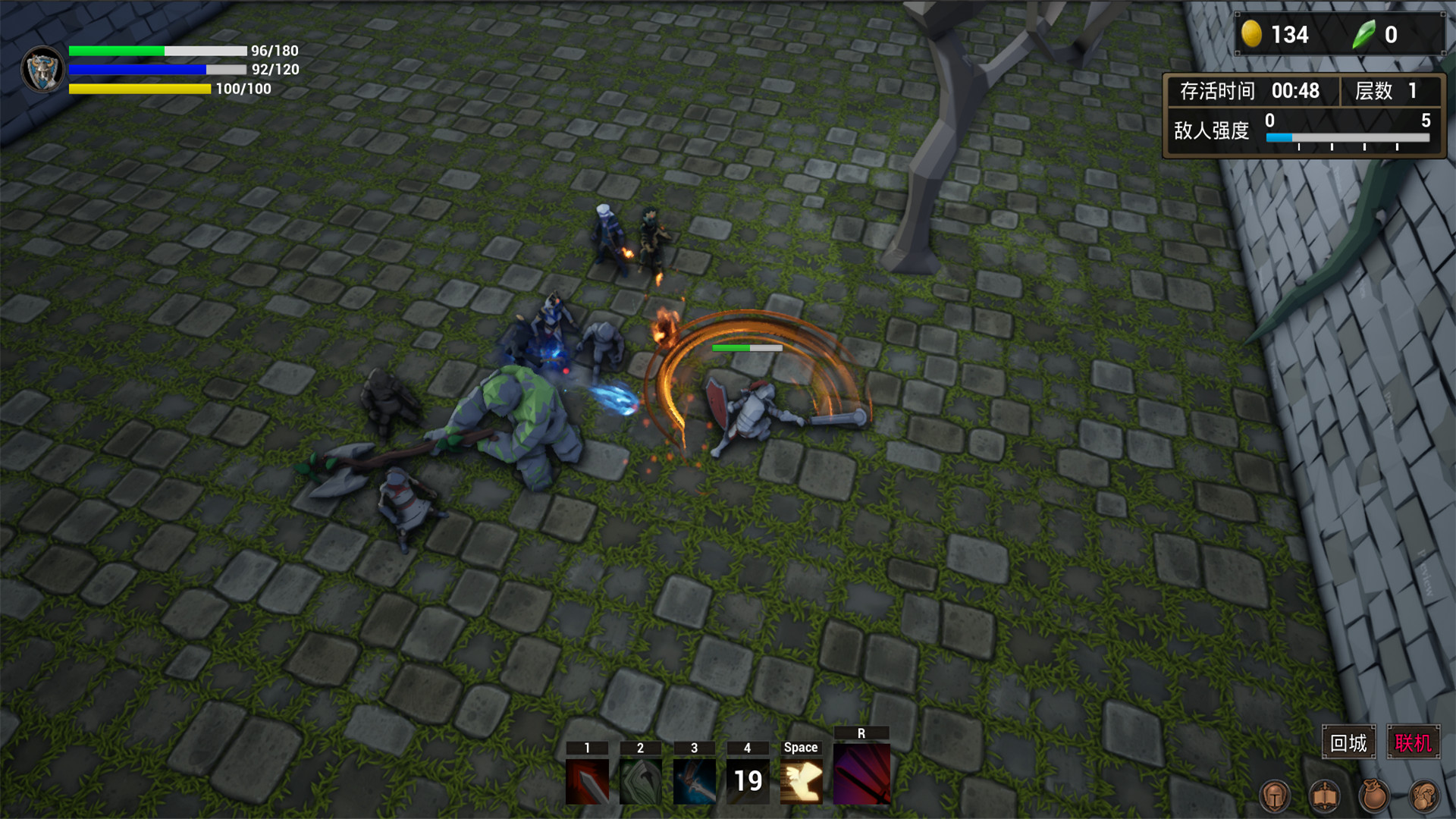Open the helmet equipment menu
The image size is (1456, 819).
(x=1273, y=796)
